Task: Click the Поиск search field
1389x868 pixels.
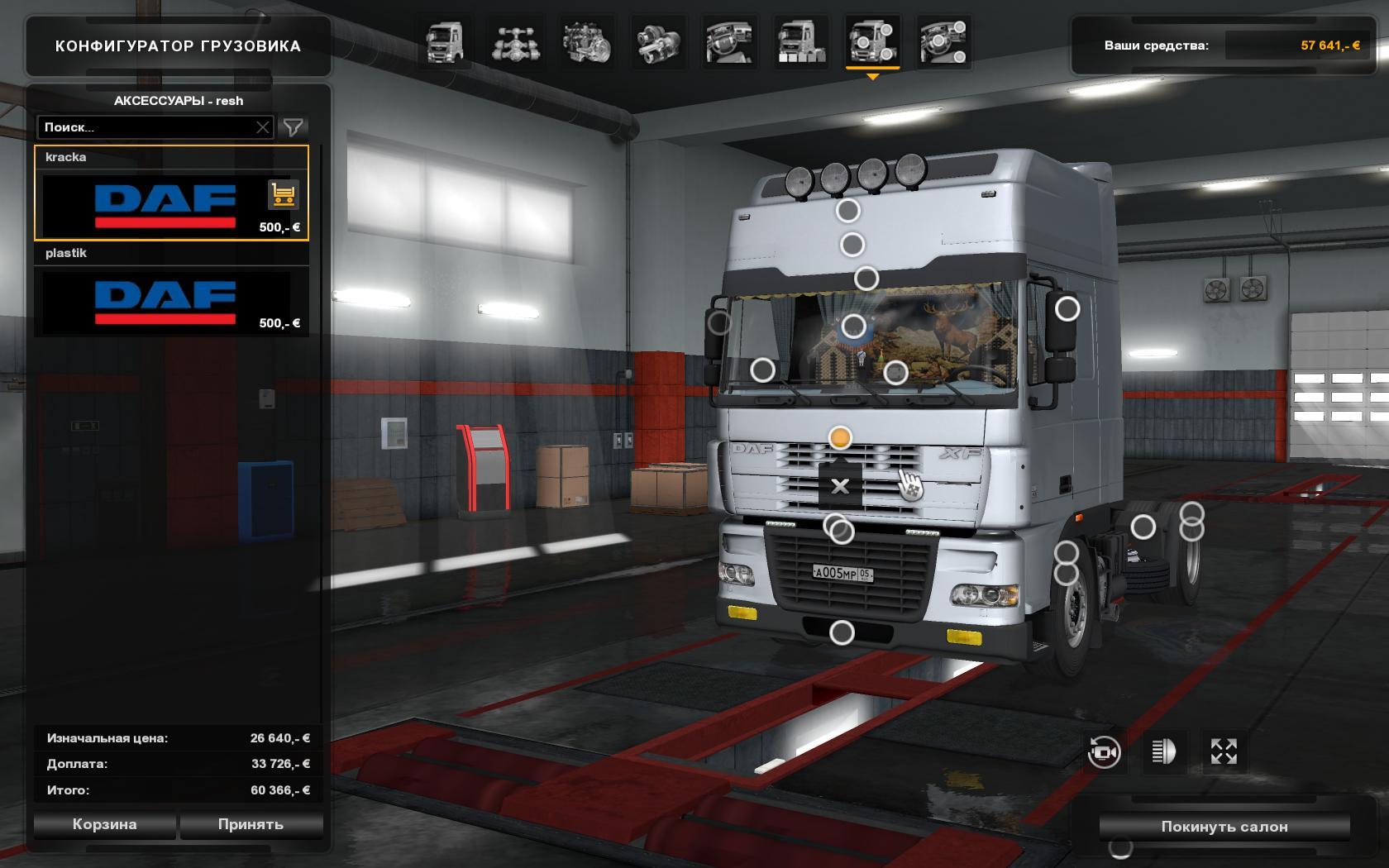Action: [x=147, y=127]
